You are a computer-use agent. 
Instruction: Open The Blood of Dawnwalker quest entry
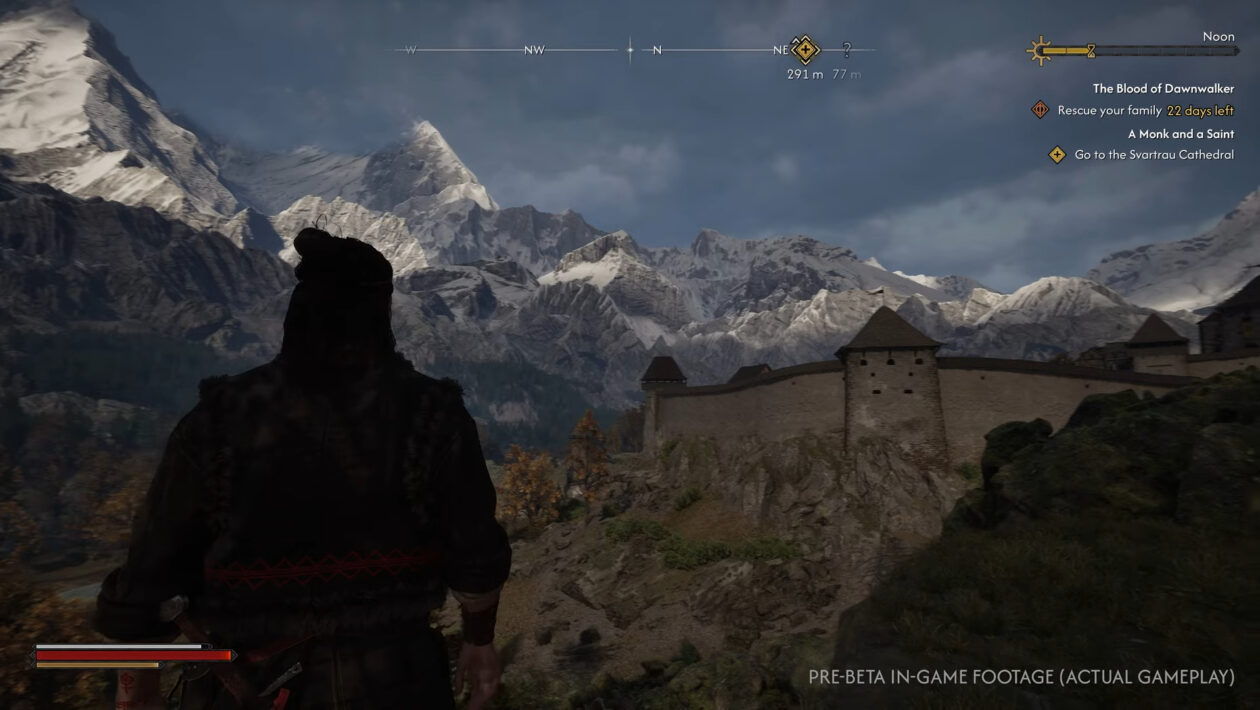coord(1163,89)
